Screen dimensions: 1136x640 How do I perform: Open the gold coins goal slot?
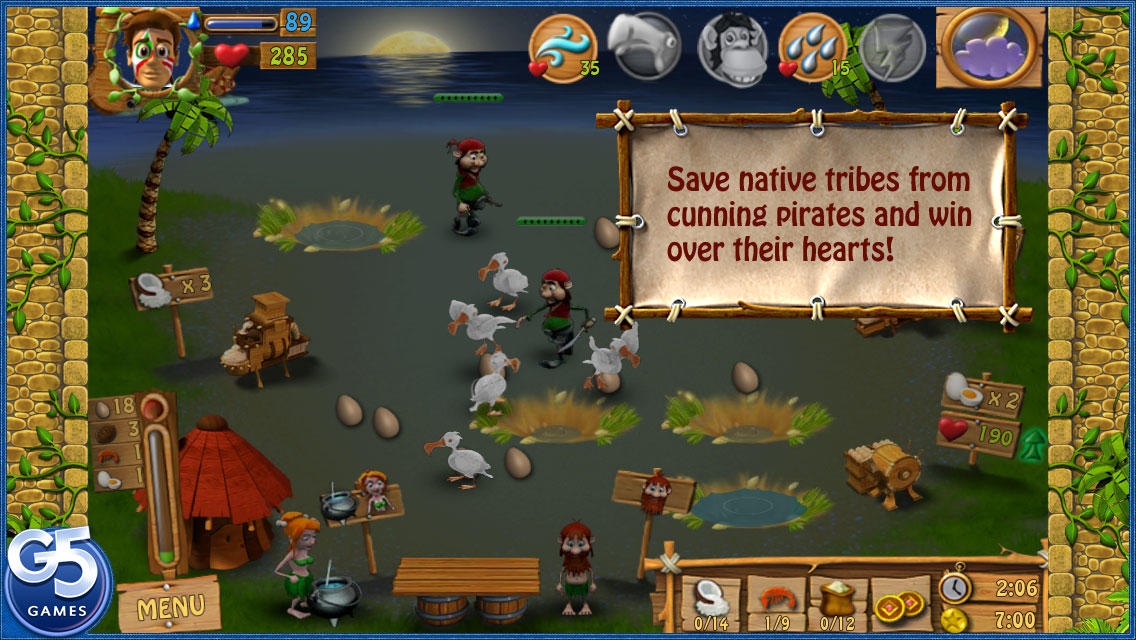tap(900, 603)
